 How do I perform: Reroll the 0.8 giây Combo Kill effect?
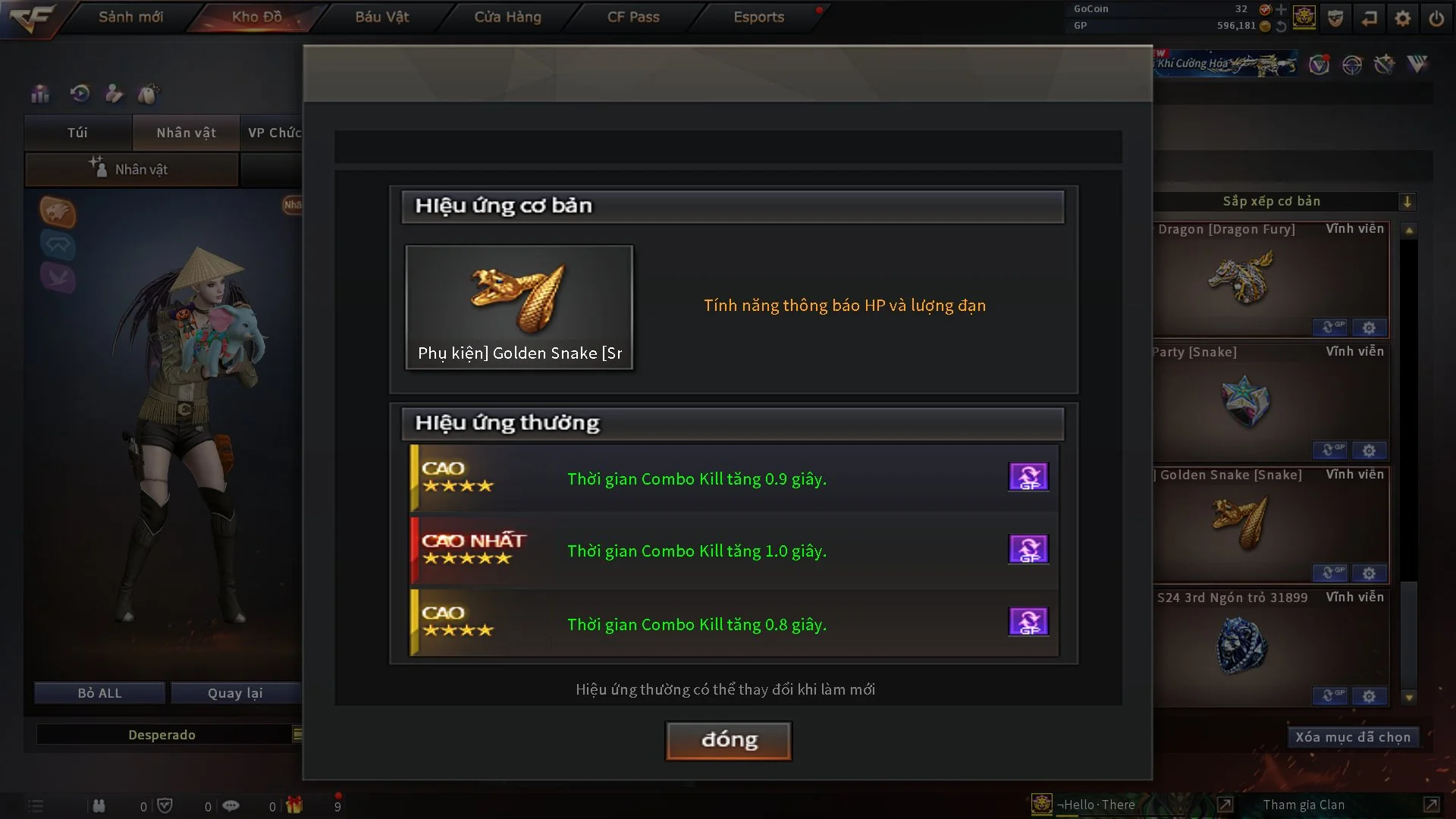click(1028, 622)
